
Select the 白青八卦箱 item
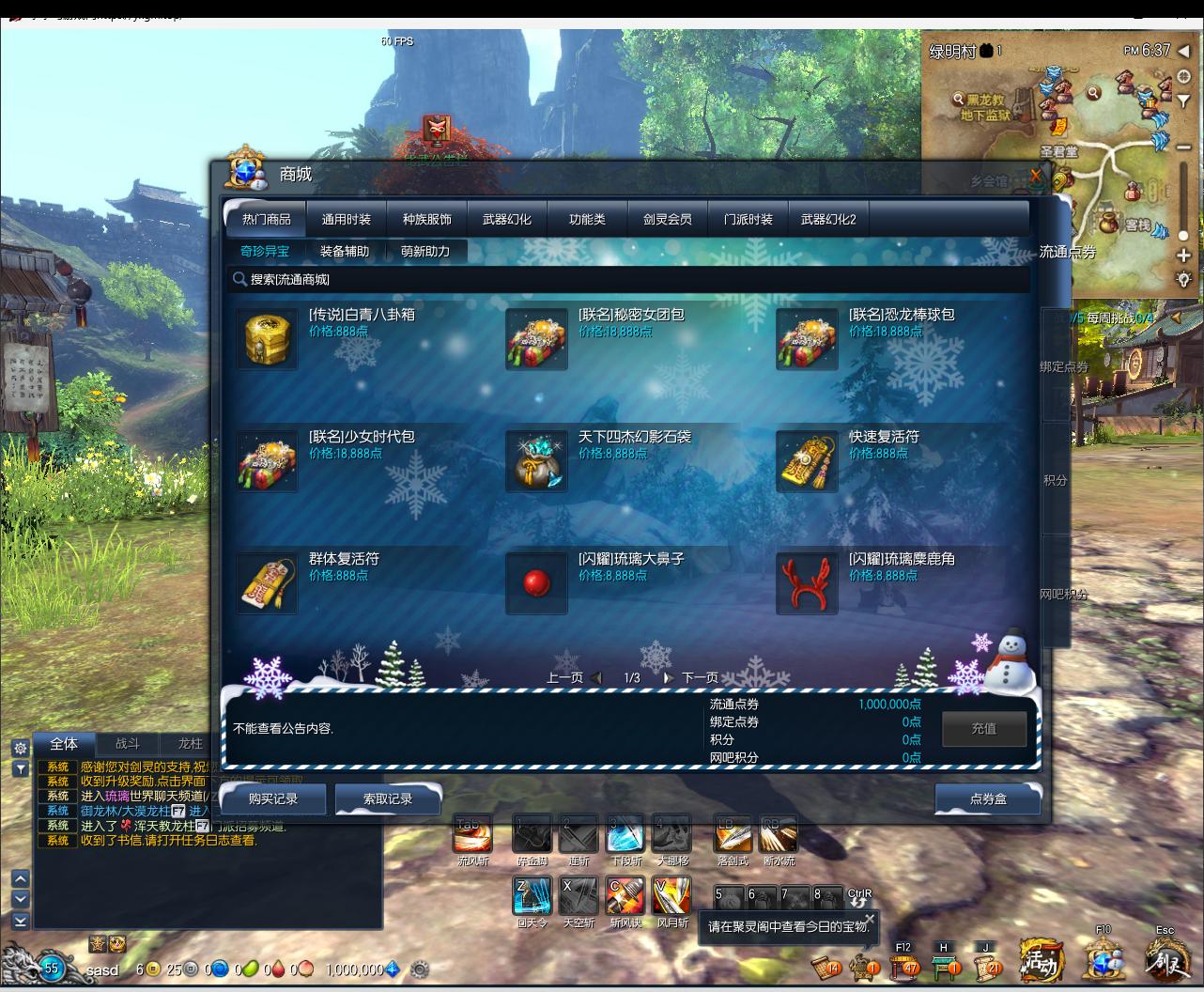(x=267, y=339)
